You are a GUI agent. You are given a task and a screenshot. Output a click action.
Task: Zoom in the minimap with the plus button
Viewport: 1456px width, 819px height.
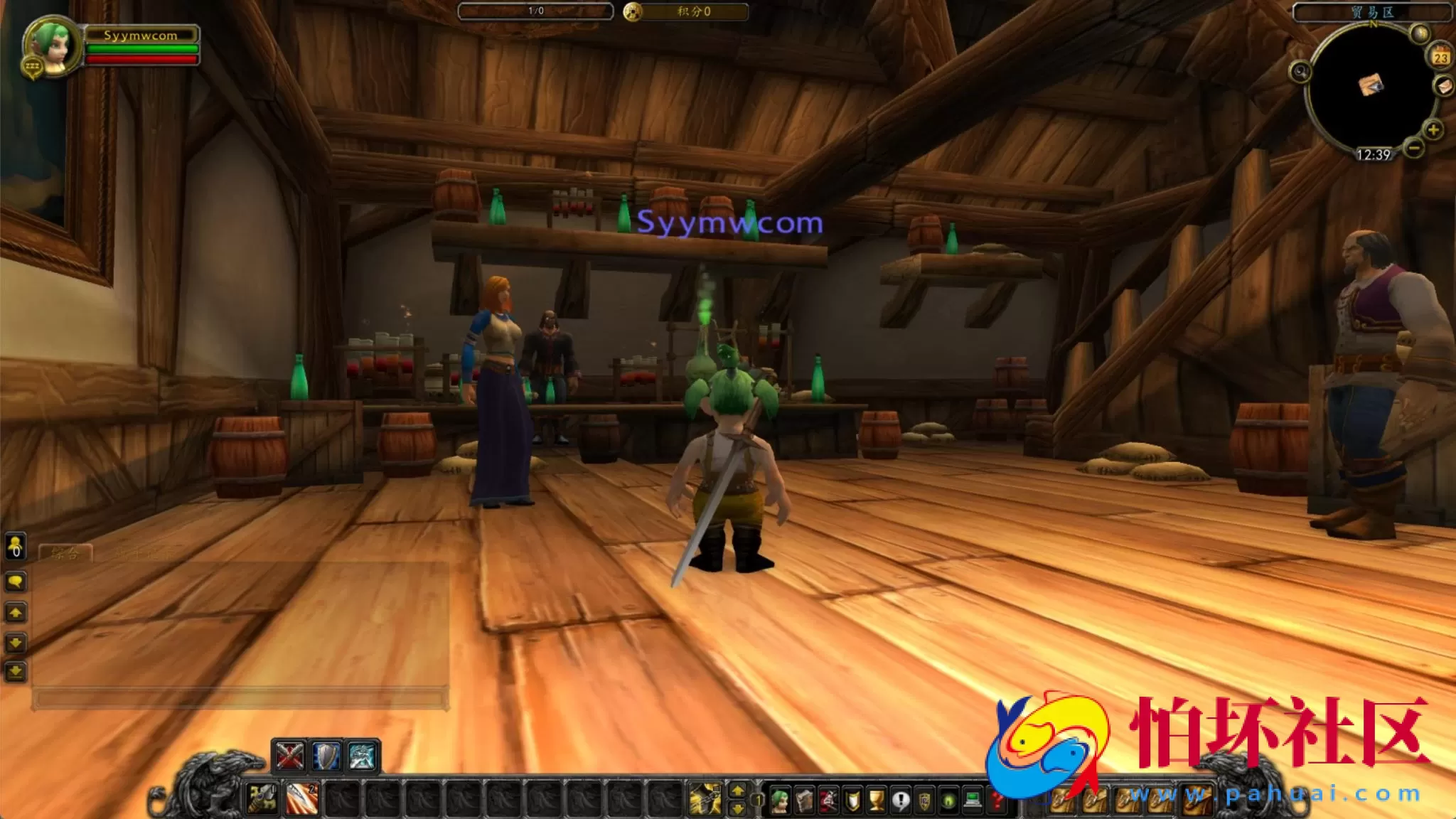1433,130
